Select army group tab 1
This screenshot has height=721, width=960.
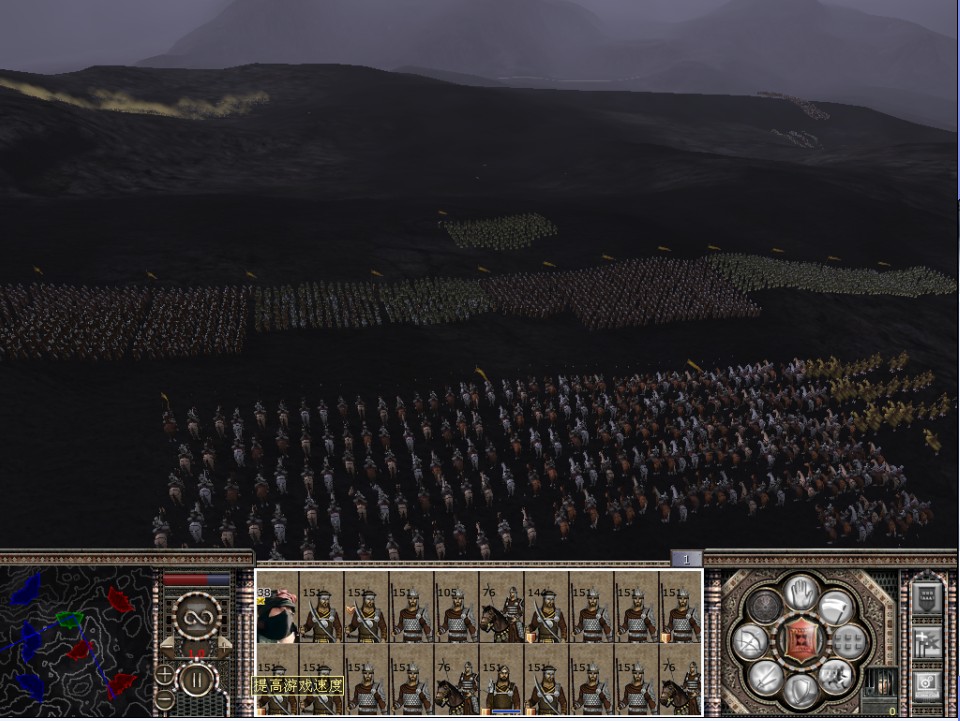pos(686,559)
